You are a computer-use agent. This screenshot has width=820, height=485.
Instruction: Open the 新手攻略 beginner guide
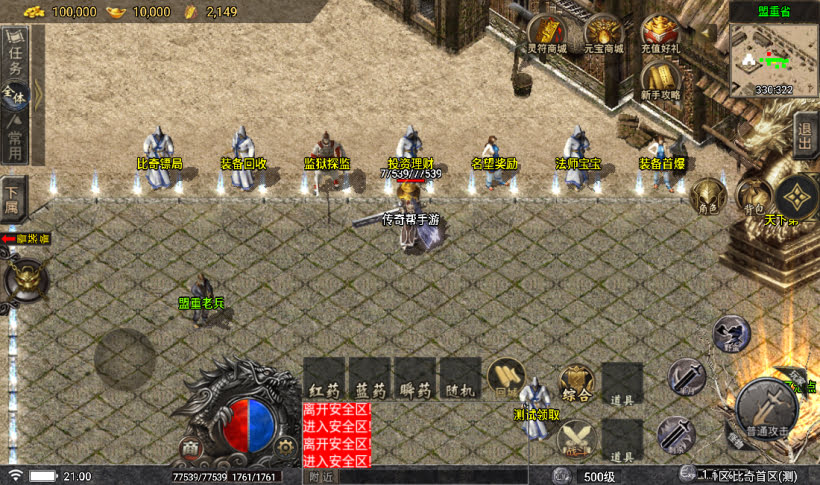(660, 80)
